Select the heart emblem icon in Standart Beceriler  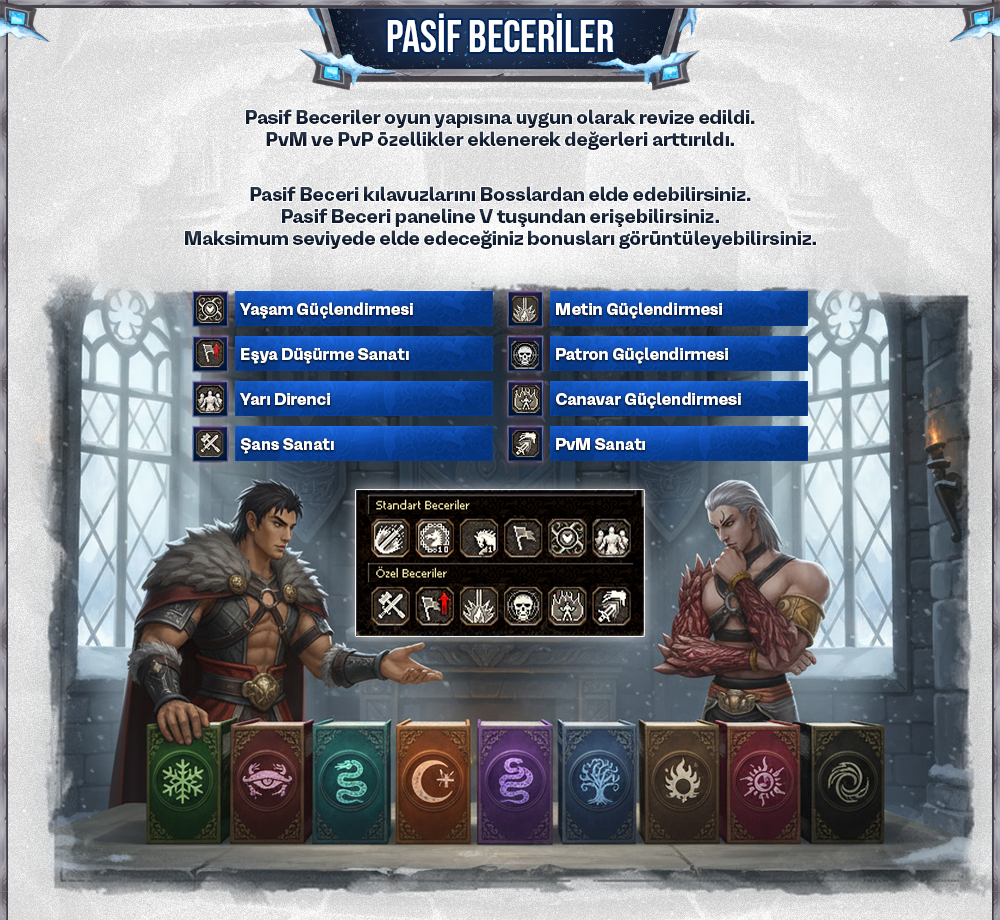(567, 538)
